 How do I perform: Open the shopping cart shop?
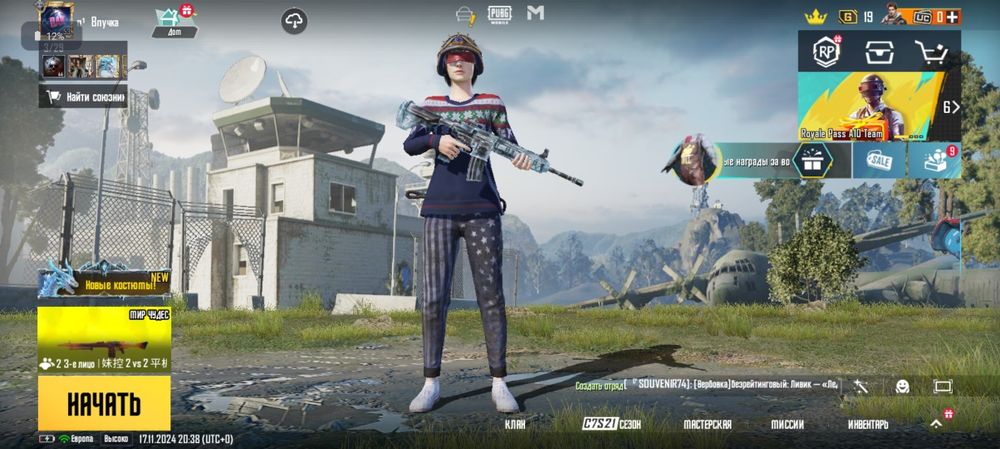click(931, 52)
